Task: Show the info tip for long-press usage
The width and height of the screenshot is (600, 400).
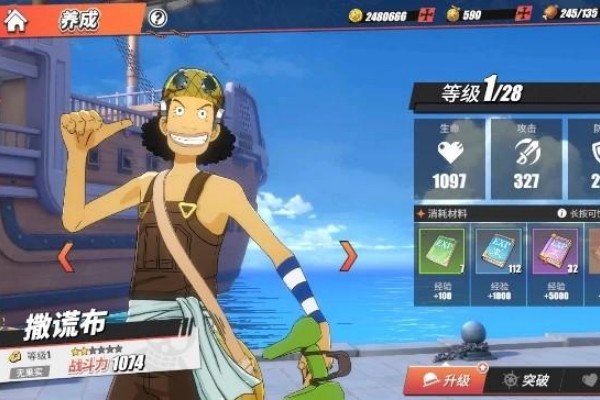Action: [562, 213]
